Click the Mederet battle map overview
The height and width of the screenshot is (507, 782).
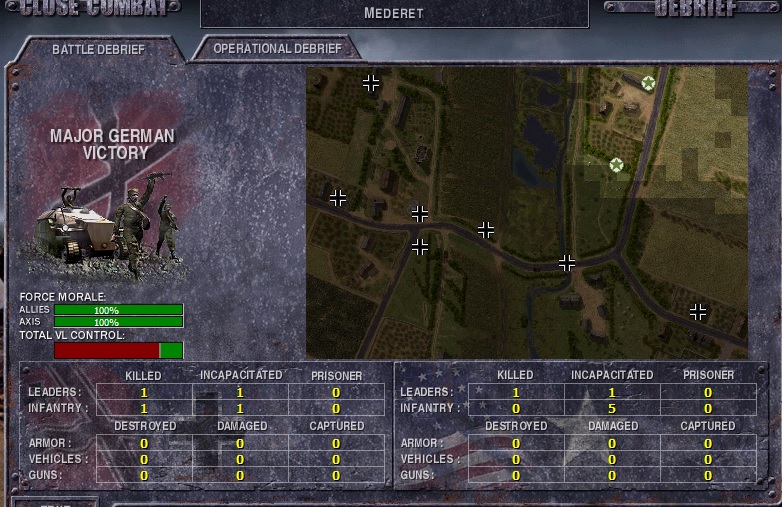click(x=526, y=213)
